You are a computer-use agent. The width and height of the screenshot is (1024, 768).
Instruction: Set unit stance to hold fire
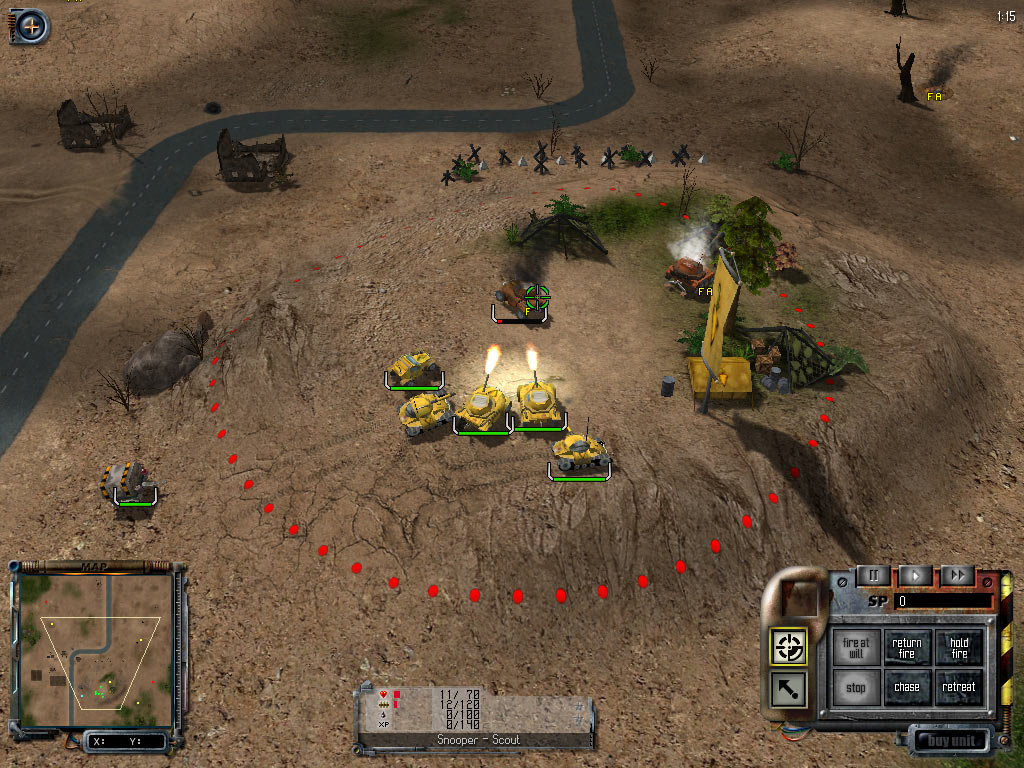(959, 648)
